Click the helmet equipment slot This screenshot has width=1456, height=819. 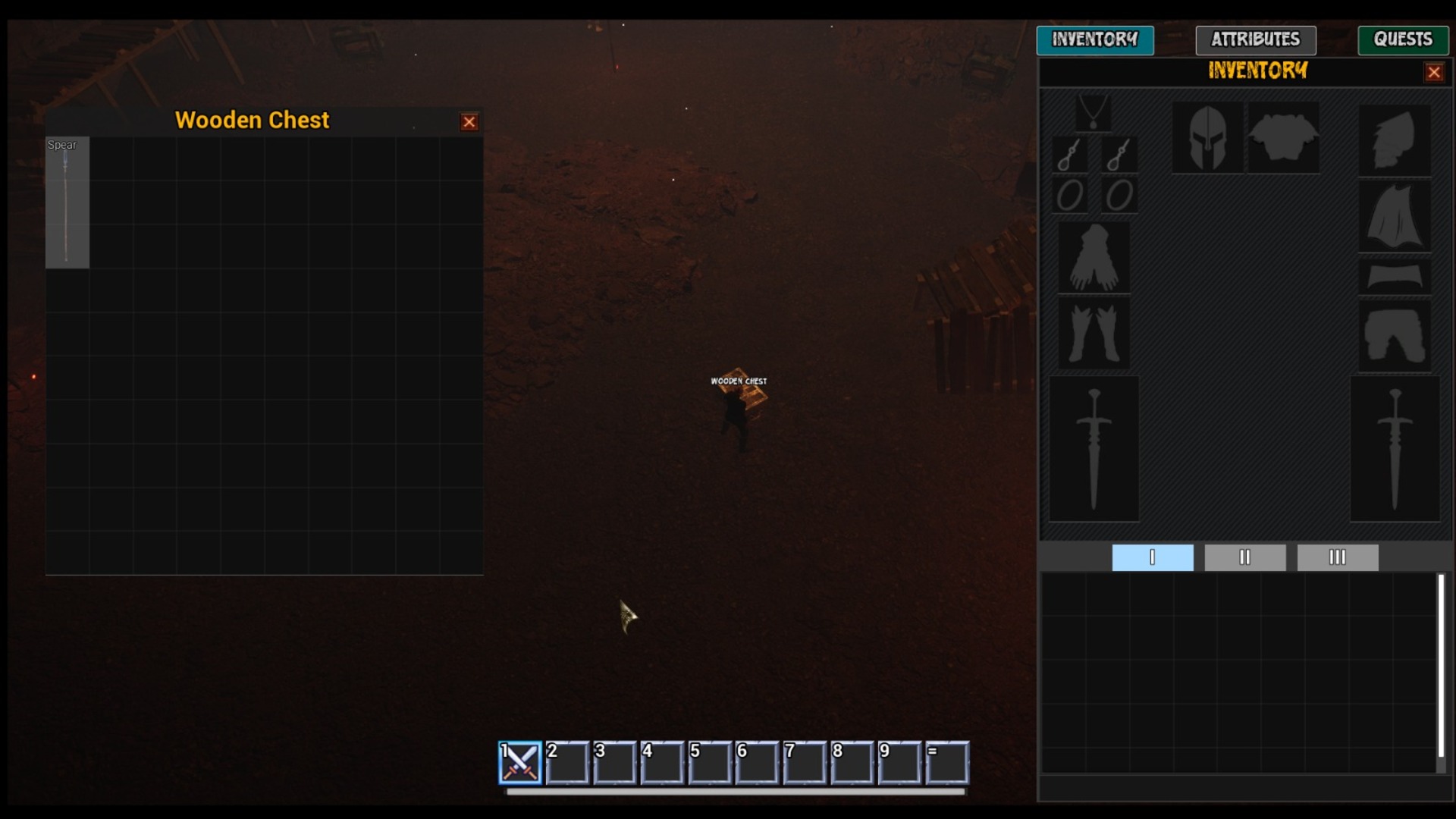pos(1207,138)
